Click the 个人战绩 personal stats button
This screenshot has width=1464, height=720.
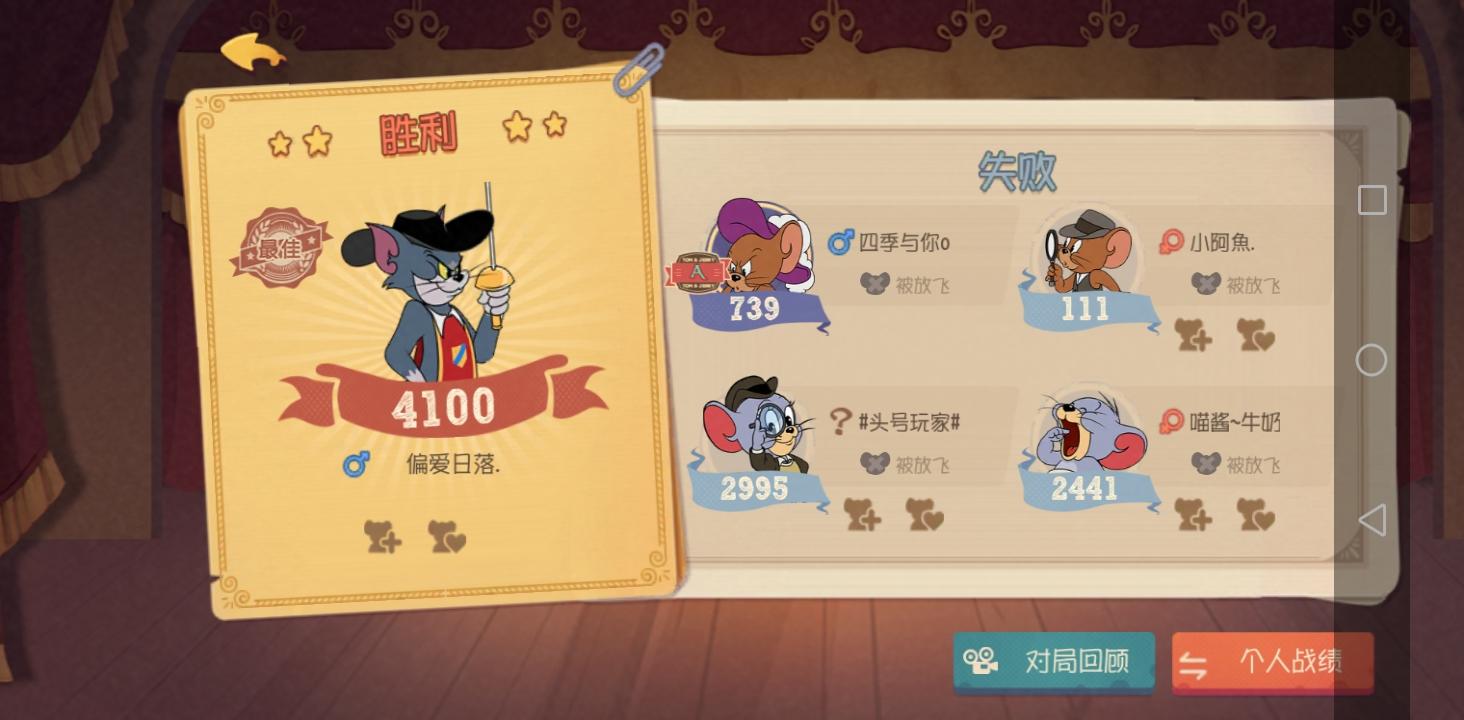point(1272,661)
